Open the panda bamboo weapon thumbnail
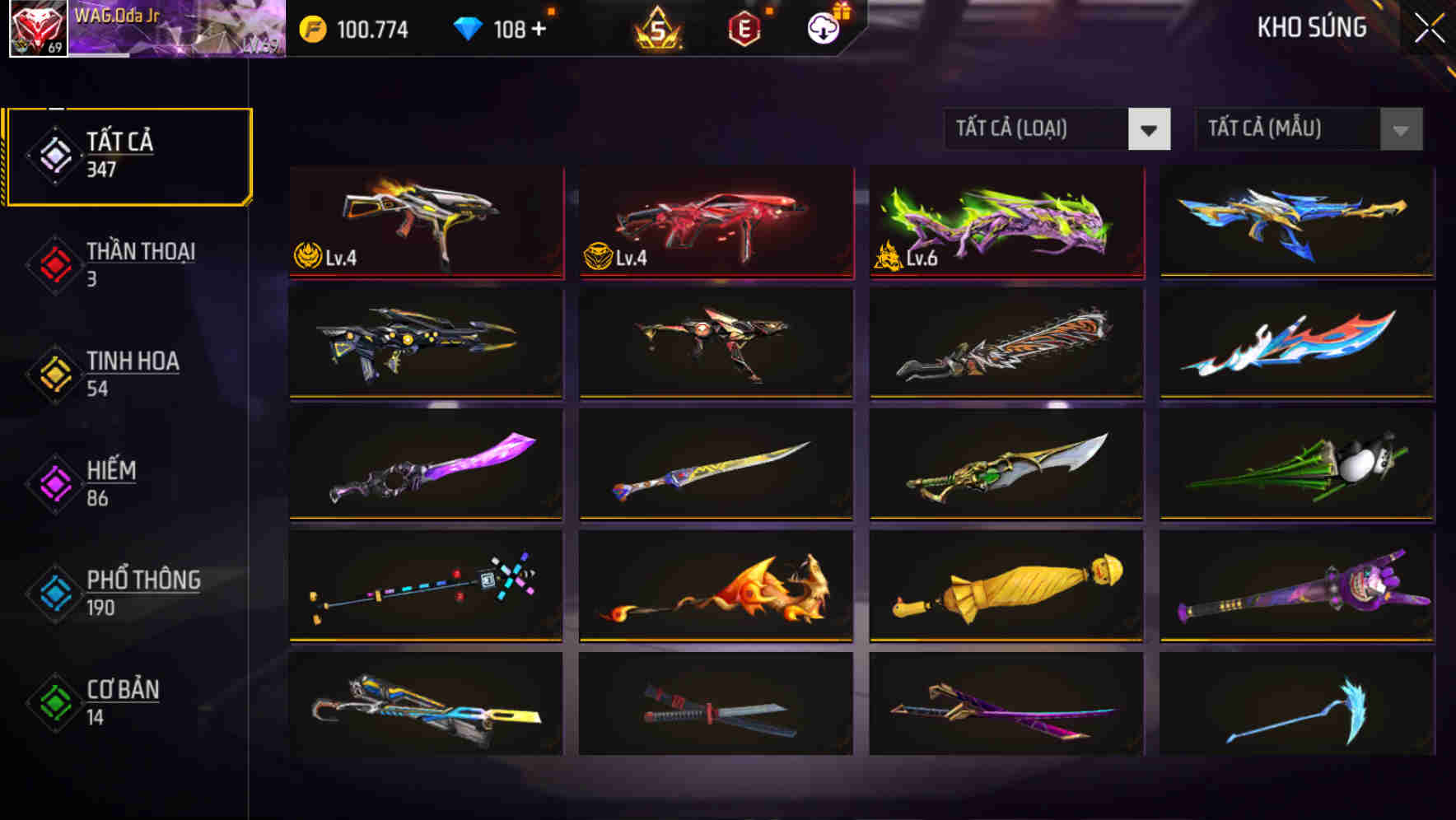The width and height of the screenshot is (1456, 820). [1298, 466]
